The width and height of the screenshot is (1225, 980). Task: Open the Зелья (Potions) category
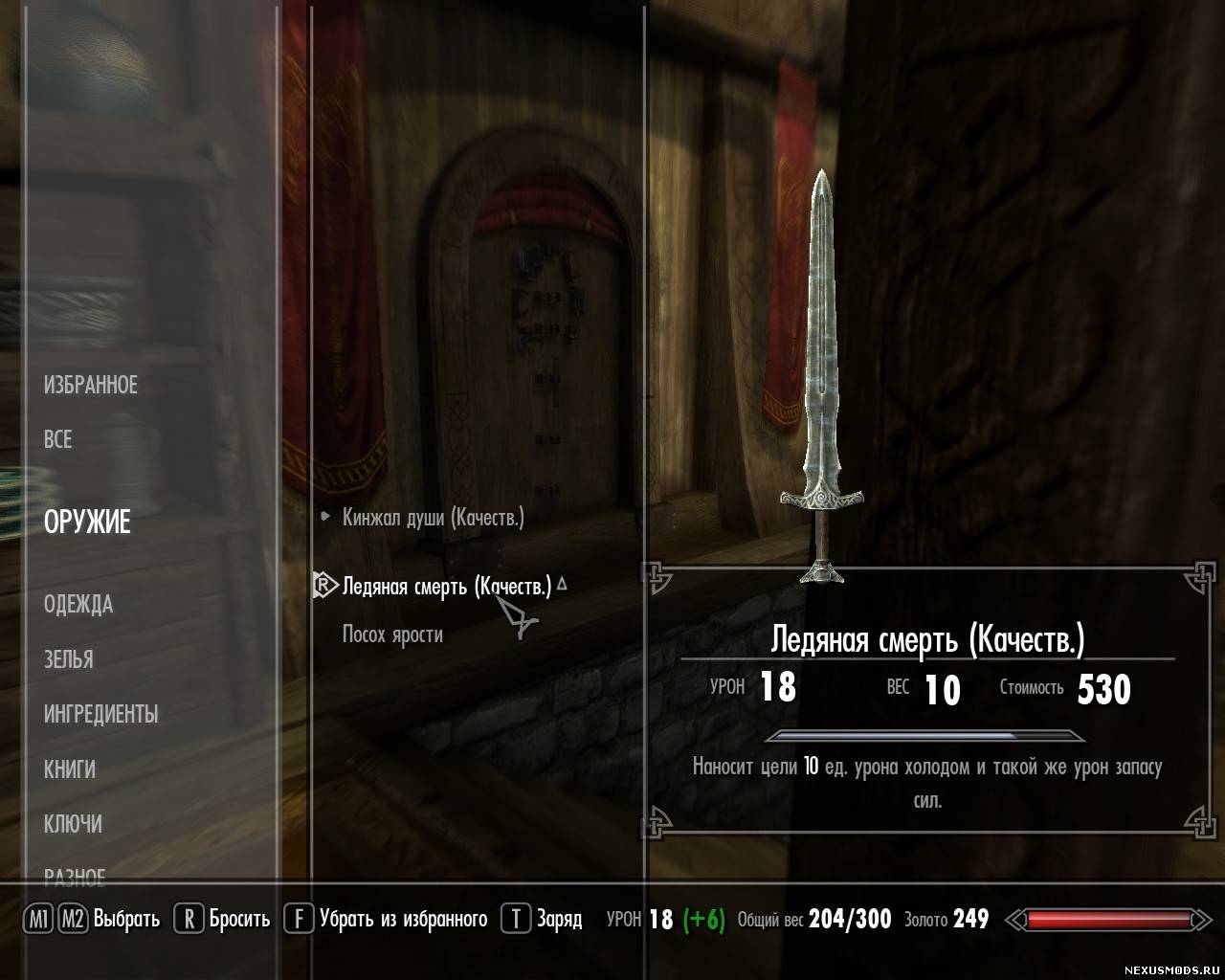(x=69, y=659)
